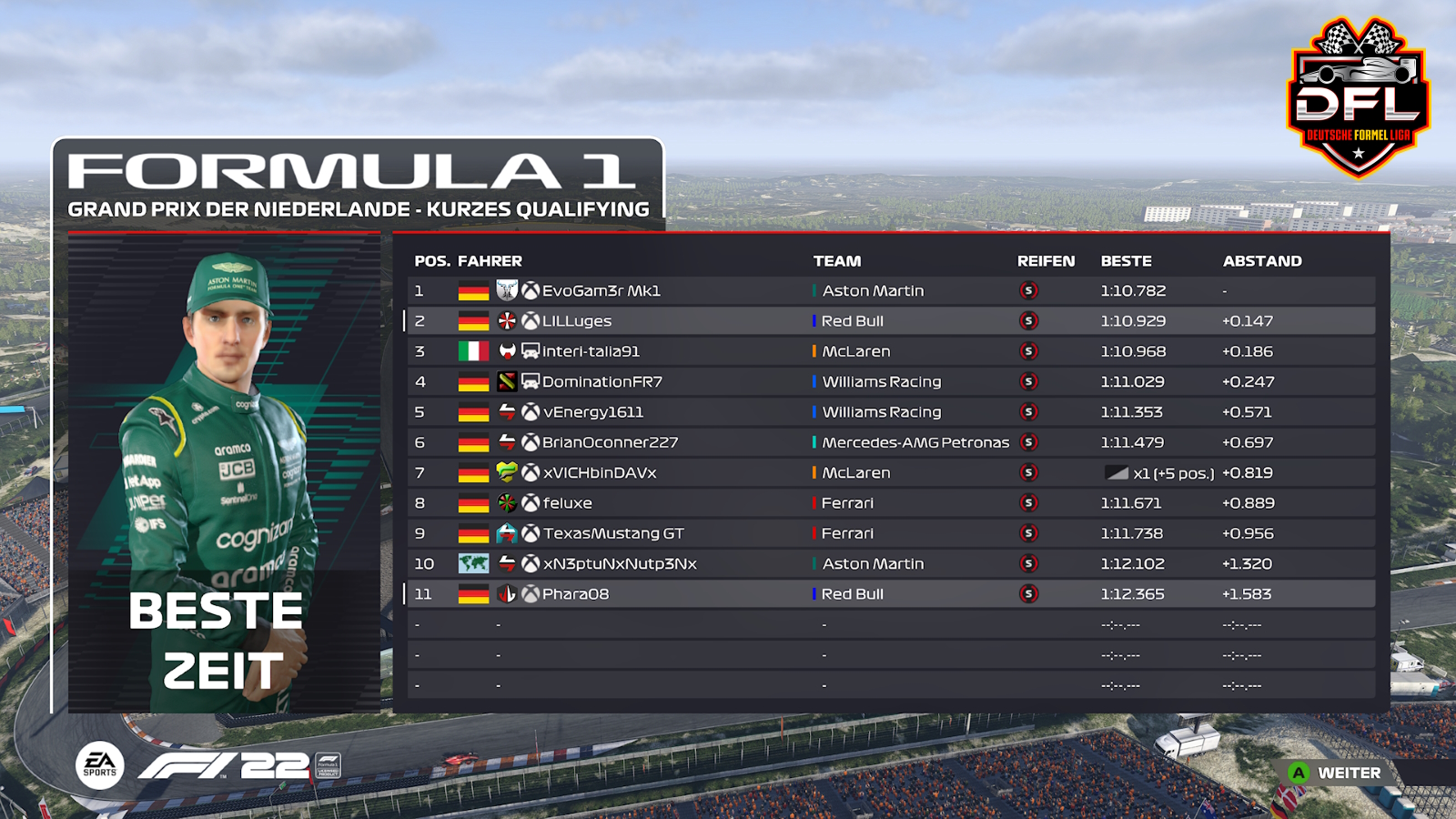Select BrianOconner227 in the standings
Screen dimensions: 1456x819
pos(610,442)
